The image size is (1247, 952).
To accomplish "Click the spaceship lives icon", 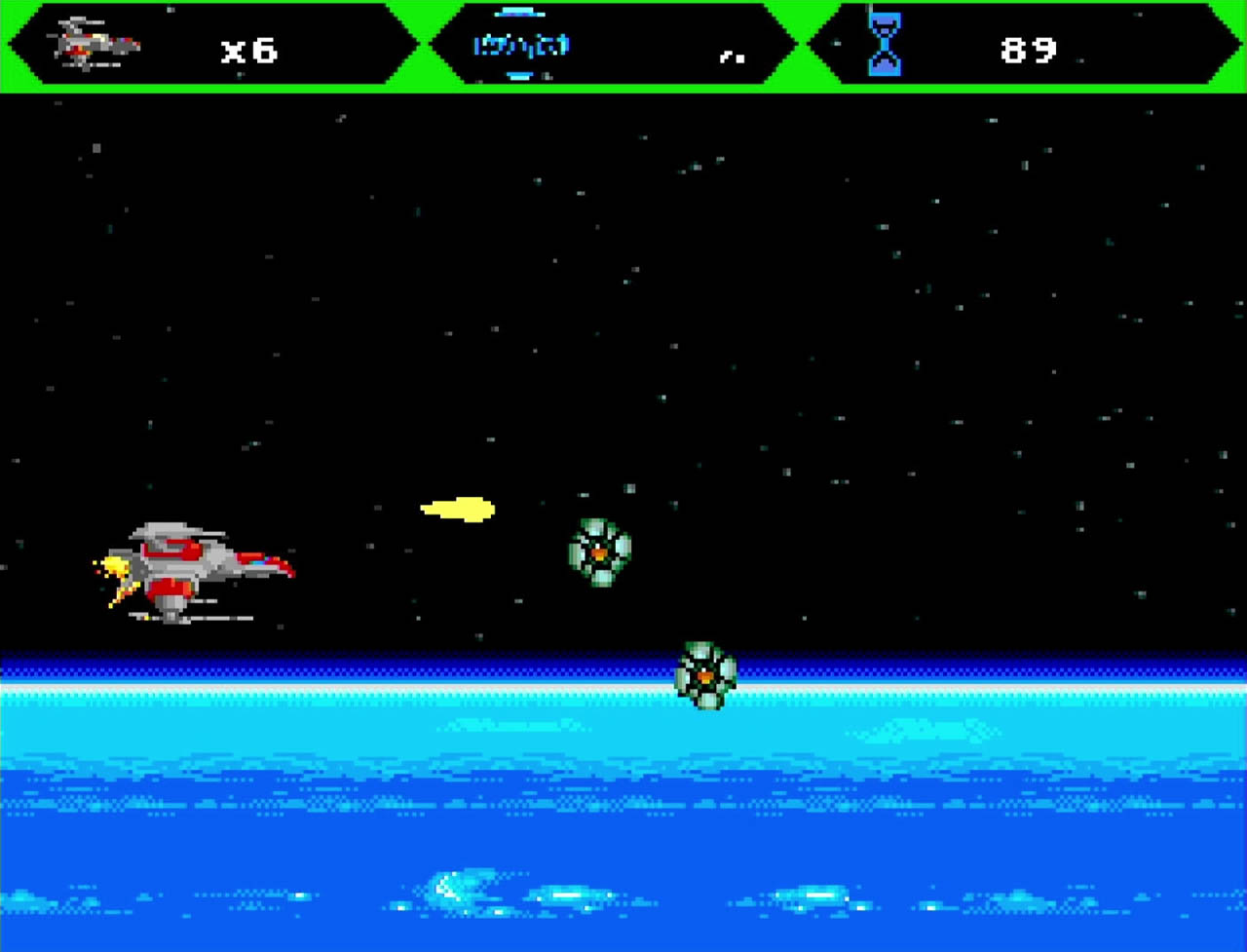I will tap(95, 44).
